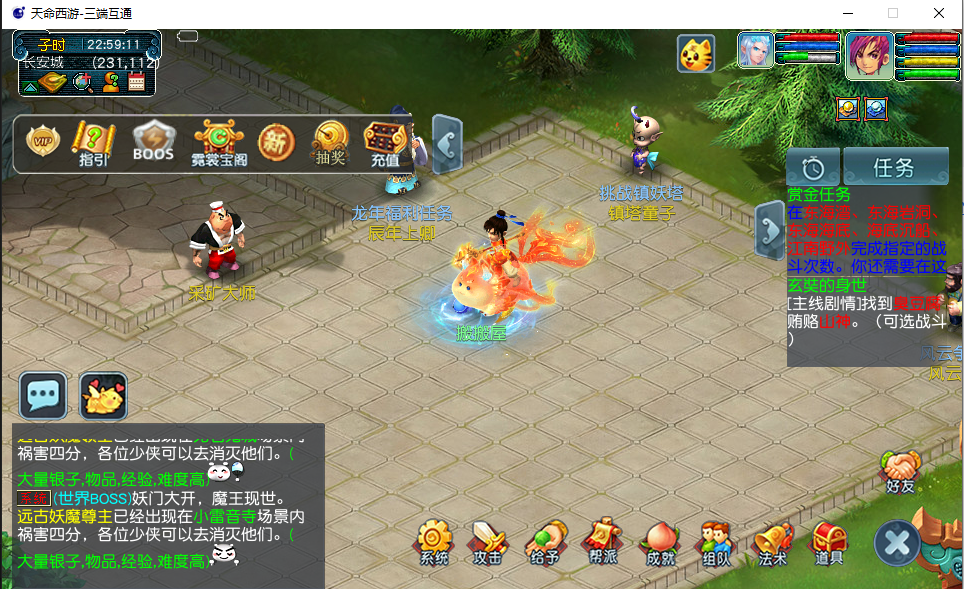Screen dimensions: 964x589
Task: Click the stopwatch button beside 任务
Action: (812, 167)
